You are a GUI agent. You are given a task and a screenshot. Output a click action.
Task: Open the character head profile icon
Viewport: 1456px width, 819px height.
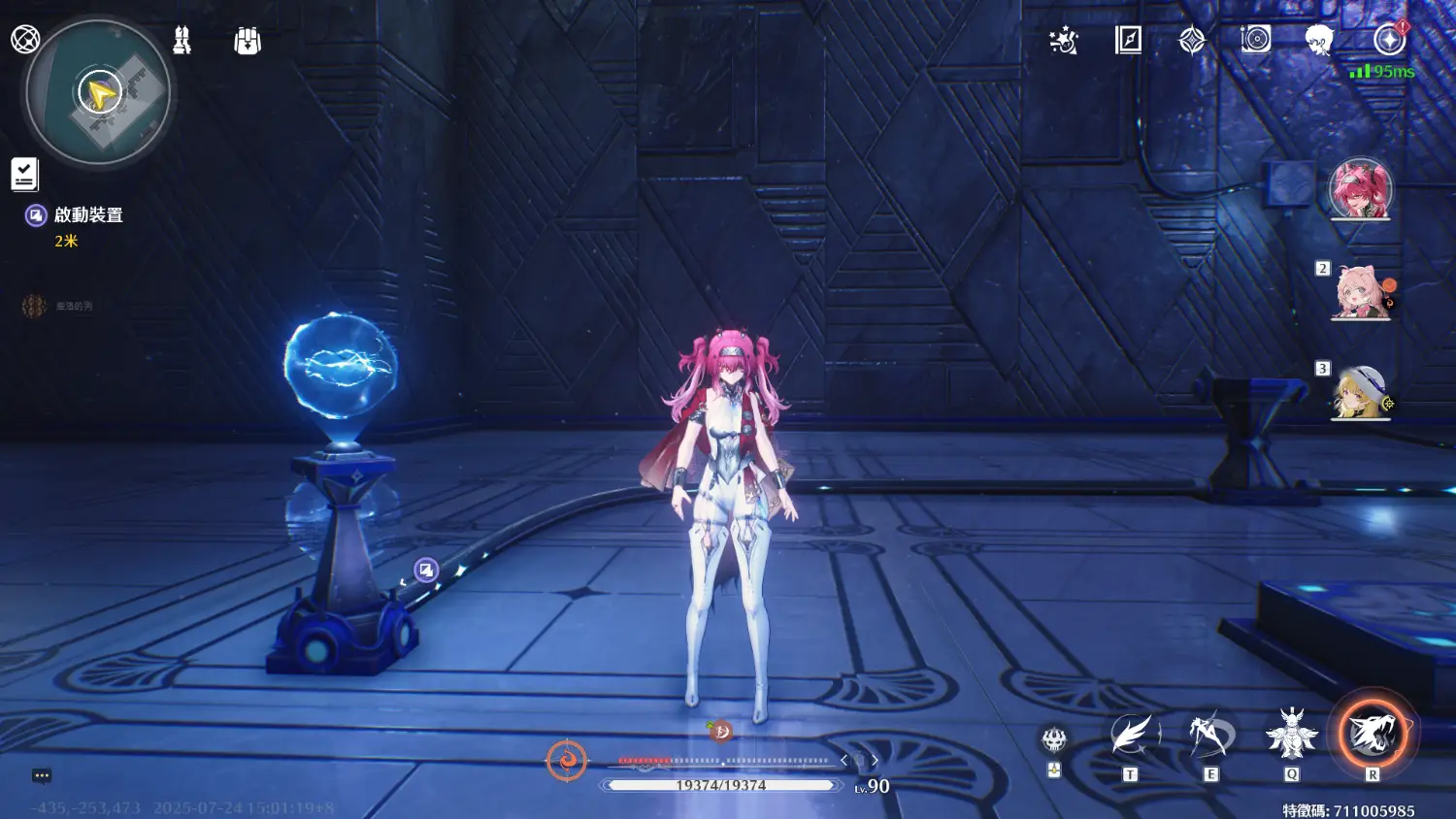[1318, 40]
